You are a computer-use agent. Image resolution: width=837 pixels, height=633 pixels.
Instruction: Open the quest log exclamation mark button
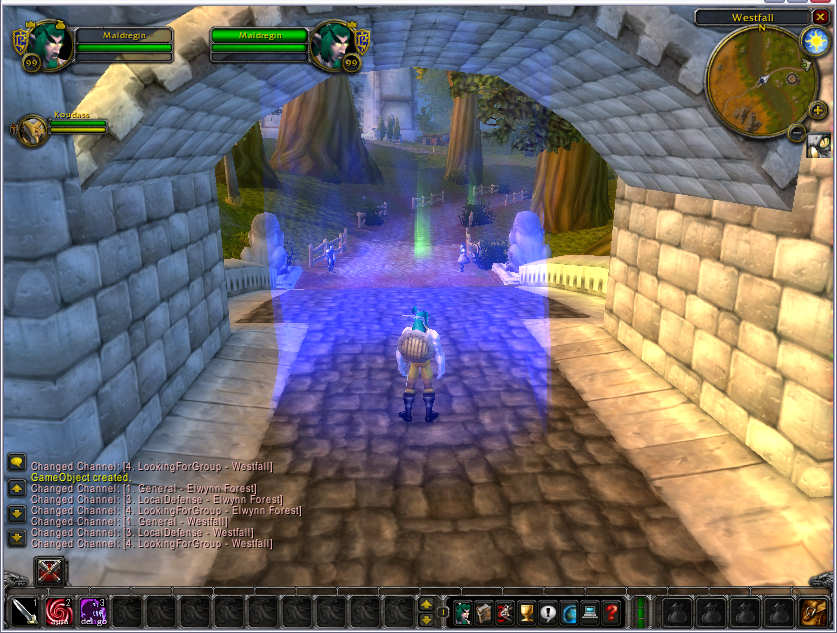point(548,611)
